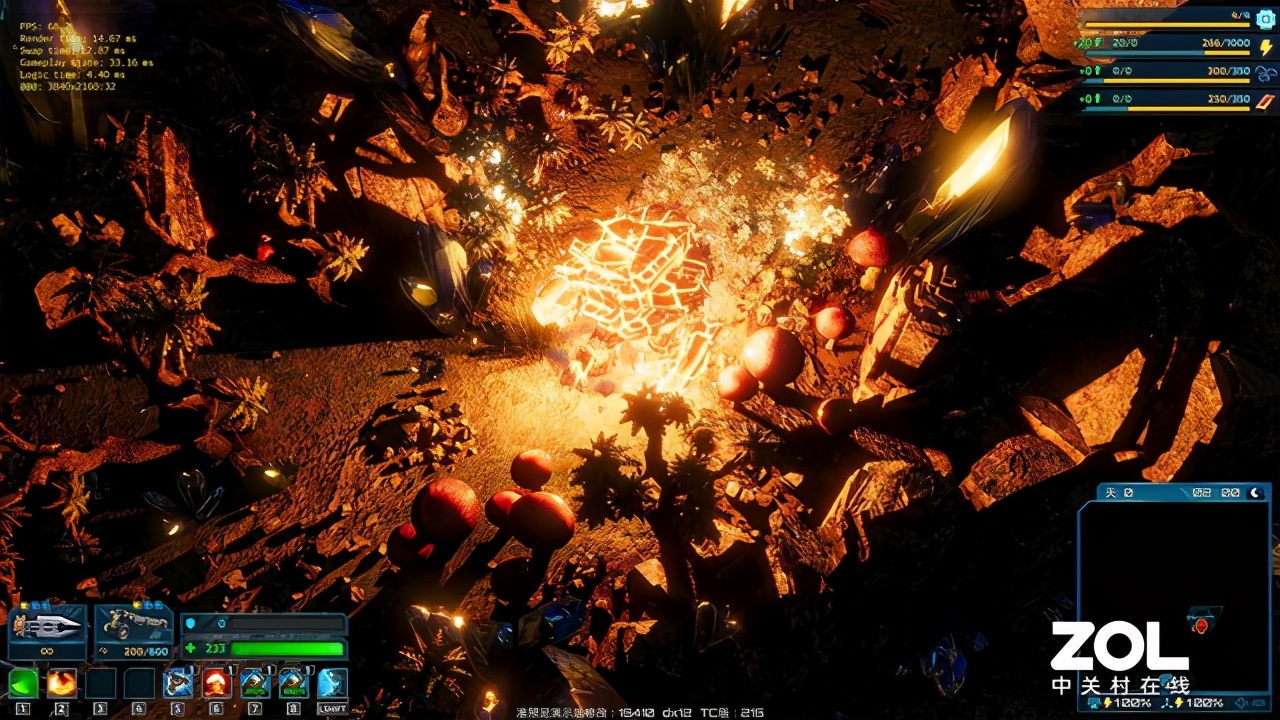Activate the green dash skill icon
Image resolution: width=1280 pixels, height=720 pixels.
click(x=23, y=683)
